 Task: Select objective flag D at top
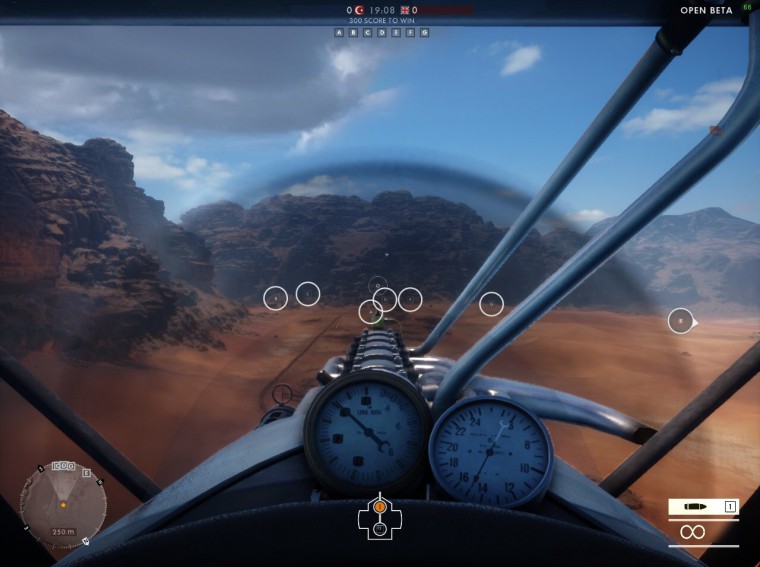382,32
